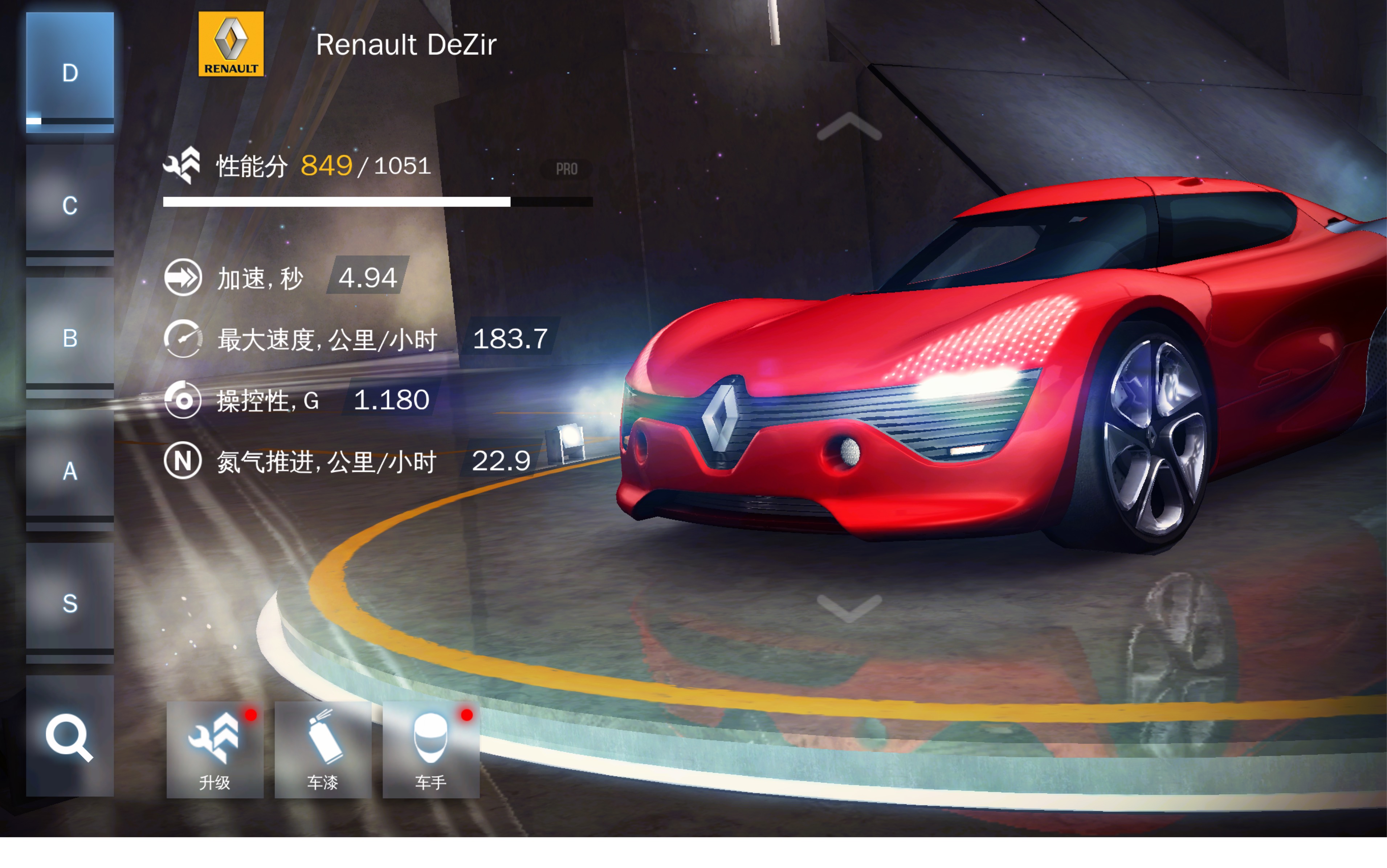1387x868 pixels.
Task: Open the 车漆 paint options
Action: click(323, 749)
